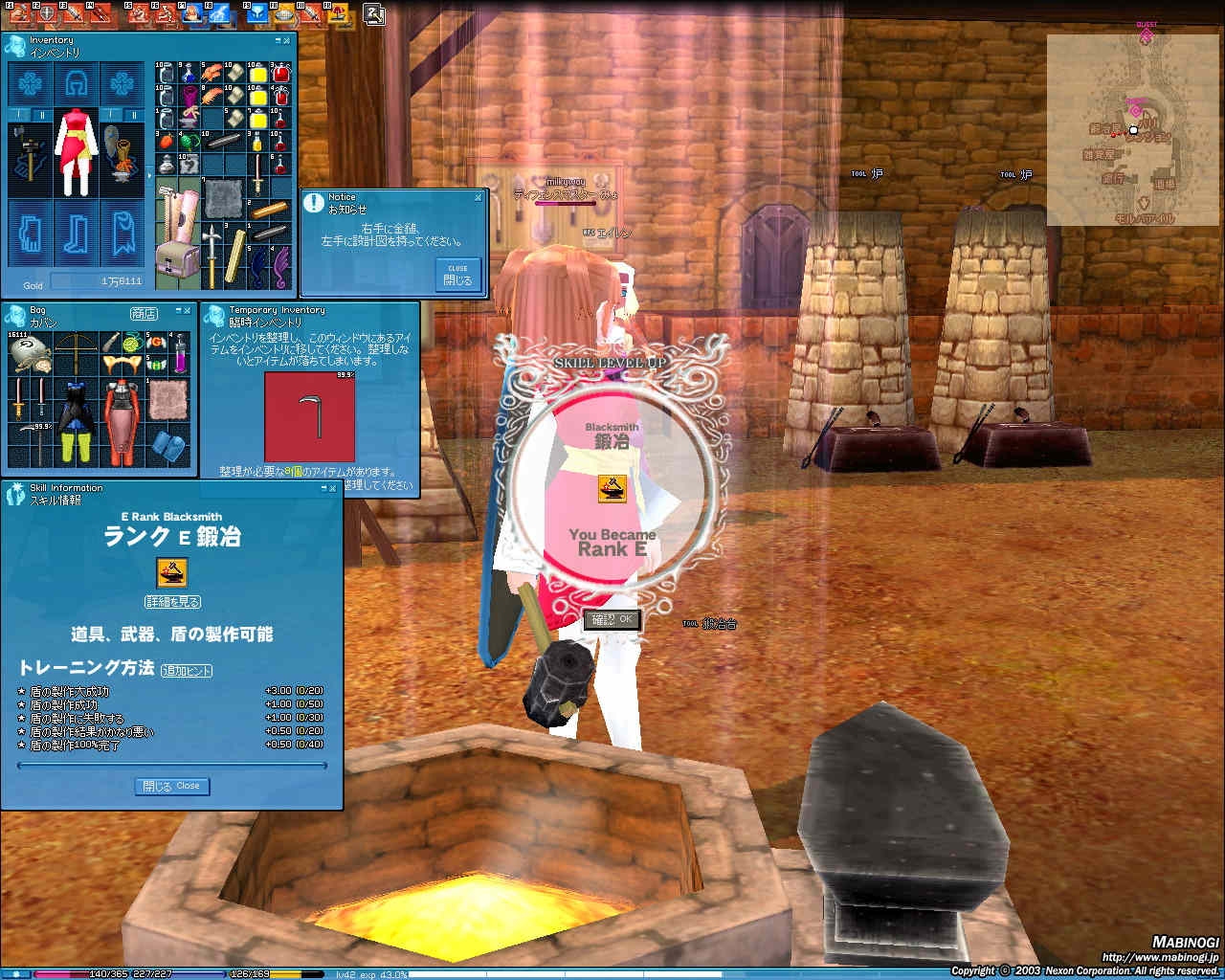Click the blacksmith skill icon in Skill Information
The height and width of the screenshot is (980, 1225).
pyautogui.click(x=171, y=572)
